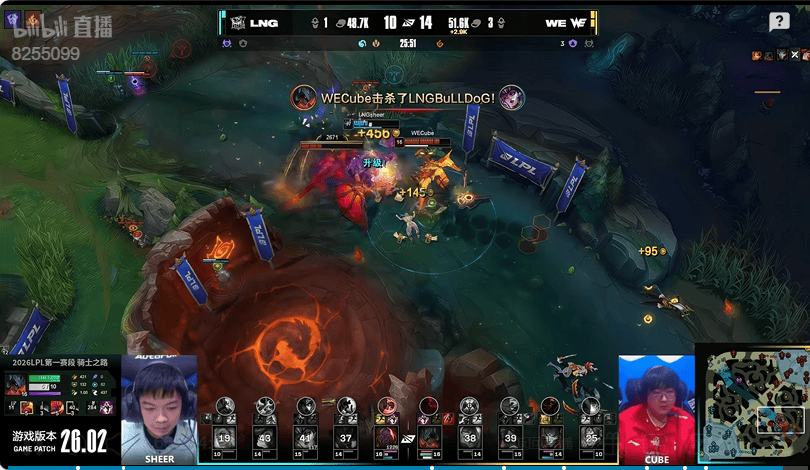Select the dead champion portrait showing 39
Viewport: 810px width, 470px height.
pos(510,437)
